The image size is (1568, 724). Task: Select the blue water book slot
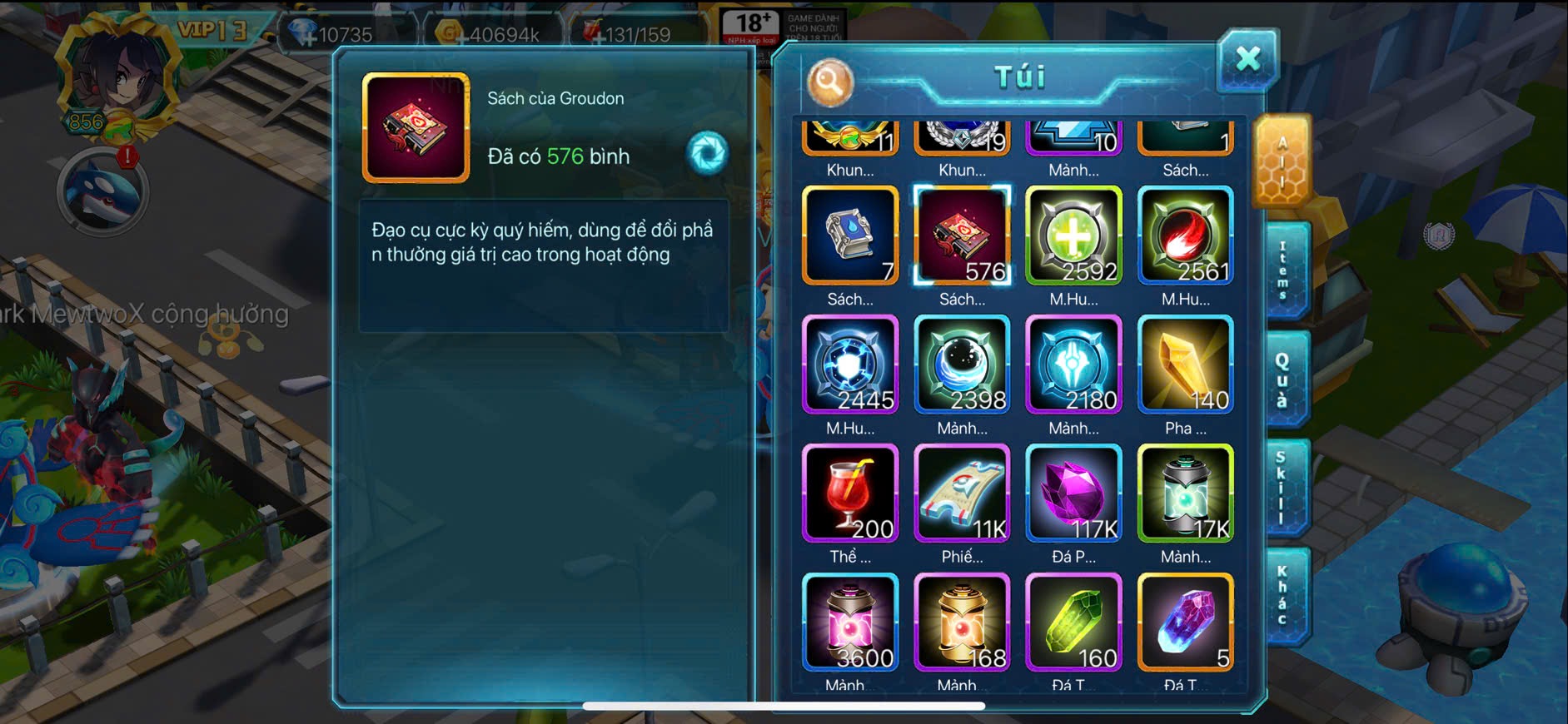[850, 236]
